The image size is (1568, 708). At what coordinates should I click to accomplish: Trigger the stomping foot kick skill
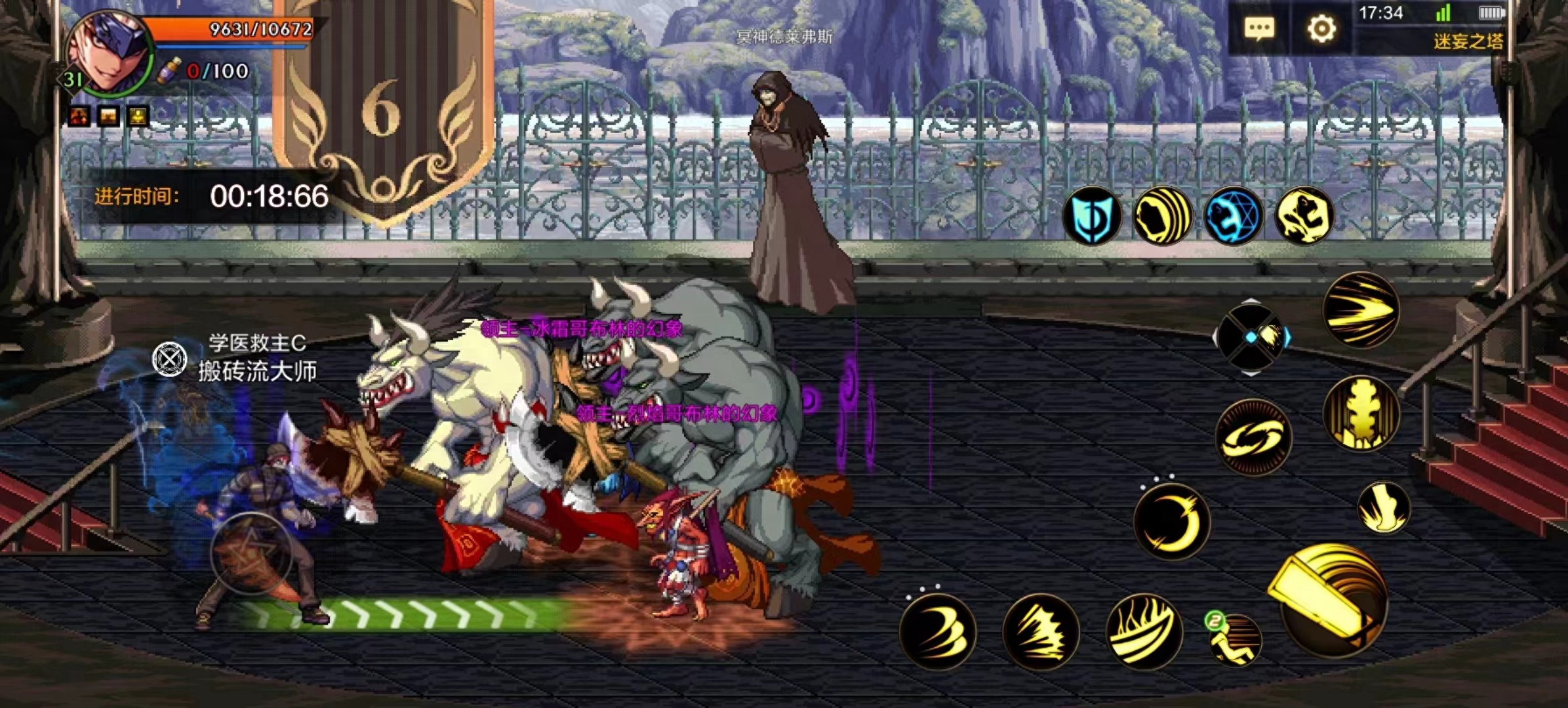(1384, 507)
